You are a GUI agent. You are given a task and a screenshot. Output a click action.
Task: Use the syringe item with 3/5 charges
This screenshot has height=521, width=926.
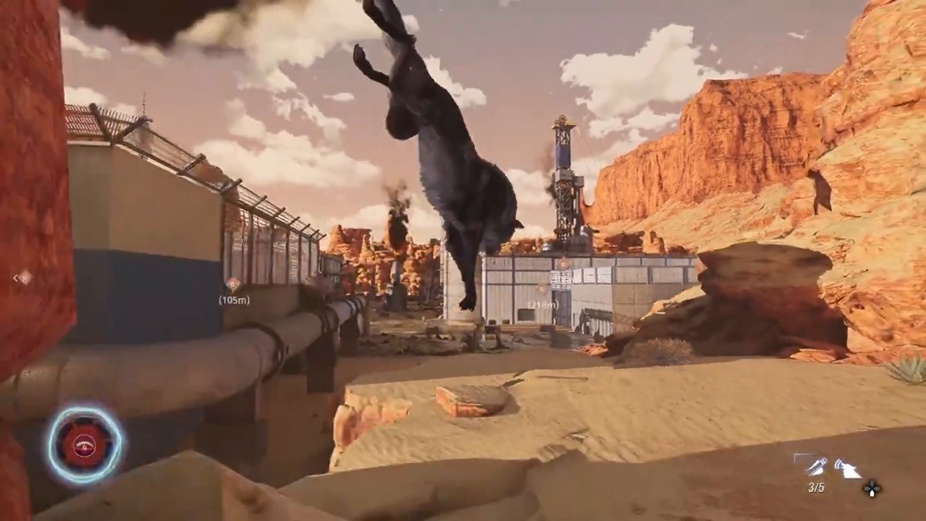[816, 466]
